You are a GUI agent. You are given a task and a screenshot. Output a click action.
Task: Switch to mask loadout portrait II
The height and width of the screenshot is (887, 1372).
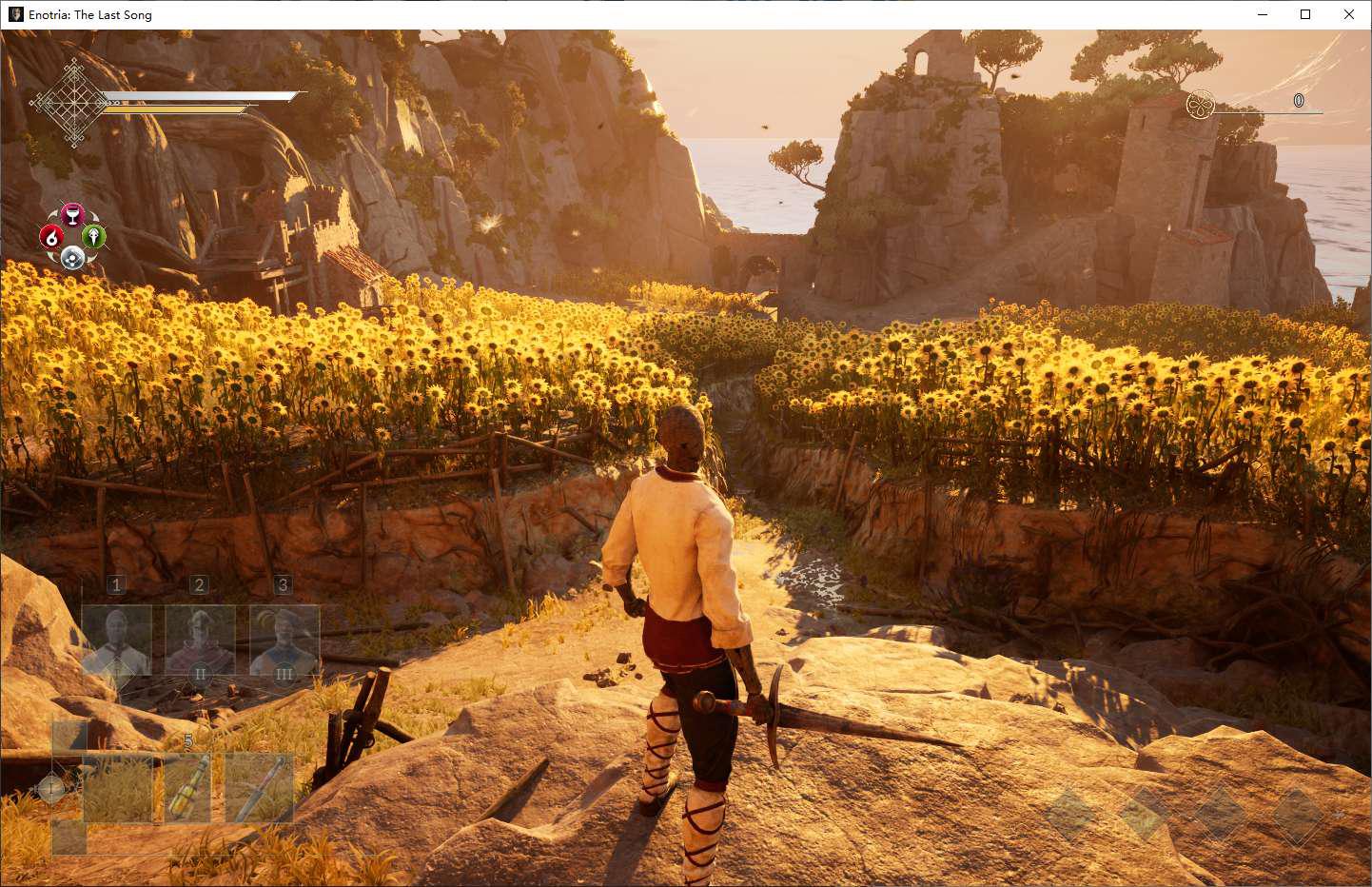point(200,641)
